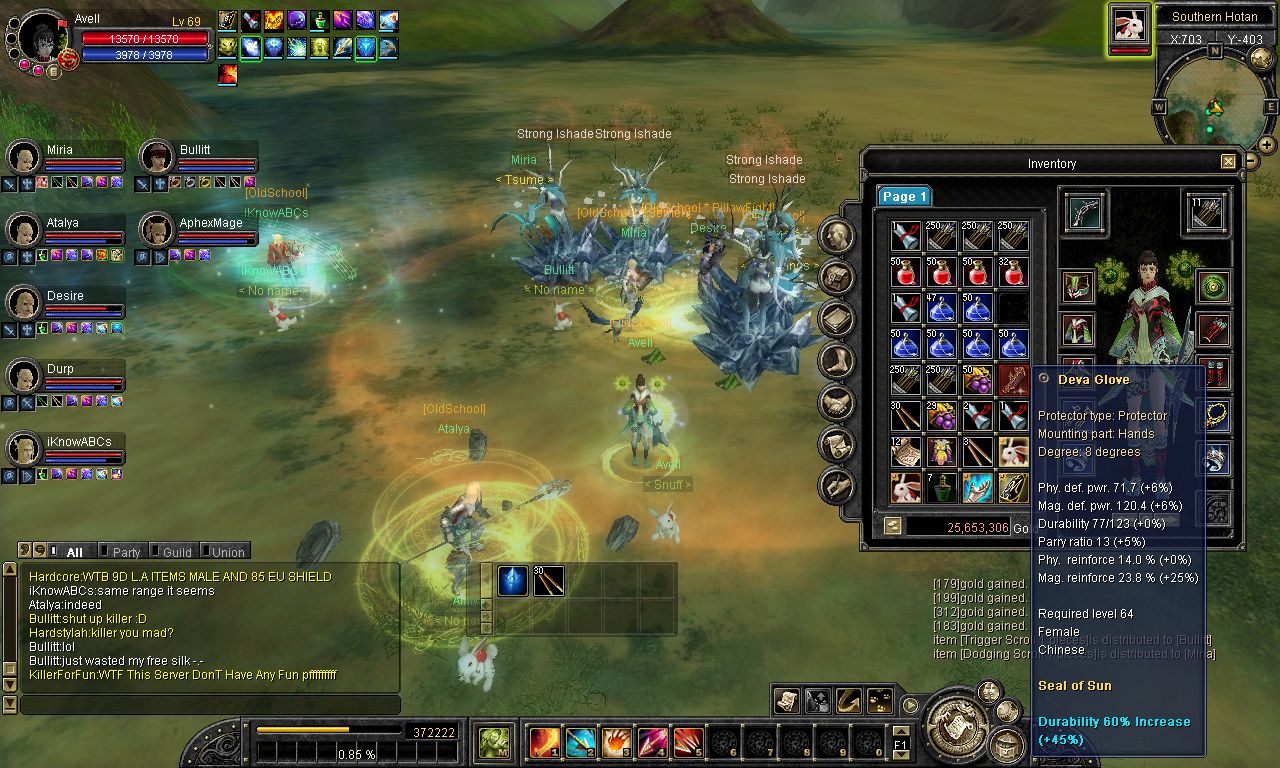The image size is (1280, 768).
Task: Open the white rabbit pet portrait
Action: [x=1129, y=25]
